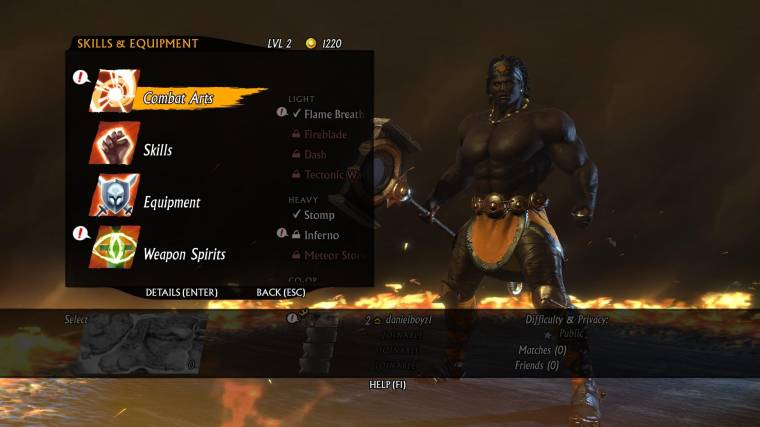Viewport: 760px width, 427px height.
Task: Select the Flame Breath combat art
Action: [333, 114]
